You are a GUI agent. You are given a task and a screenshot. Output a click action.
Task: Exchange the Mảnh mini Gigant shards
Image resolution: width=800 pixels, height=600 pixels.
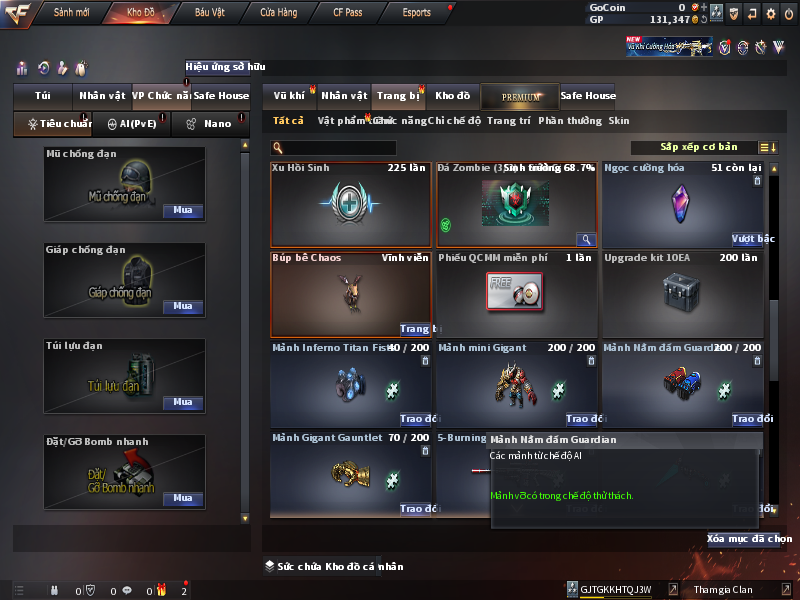(582, 419)
